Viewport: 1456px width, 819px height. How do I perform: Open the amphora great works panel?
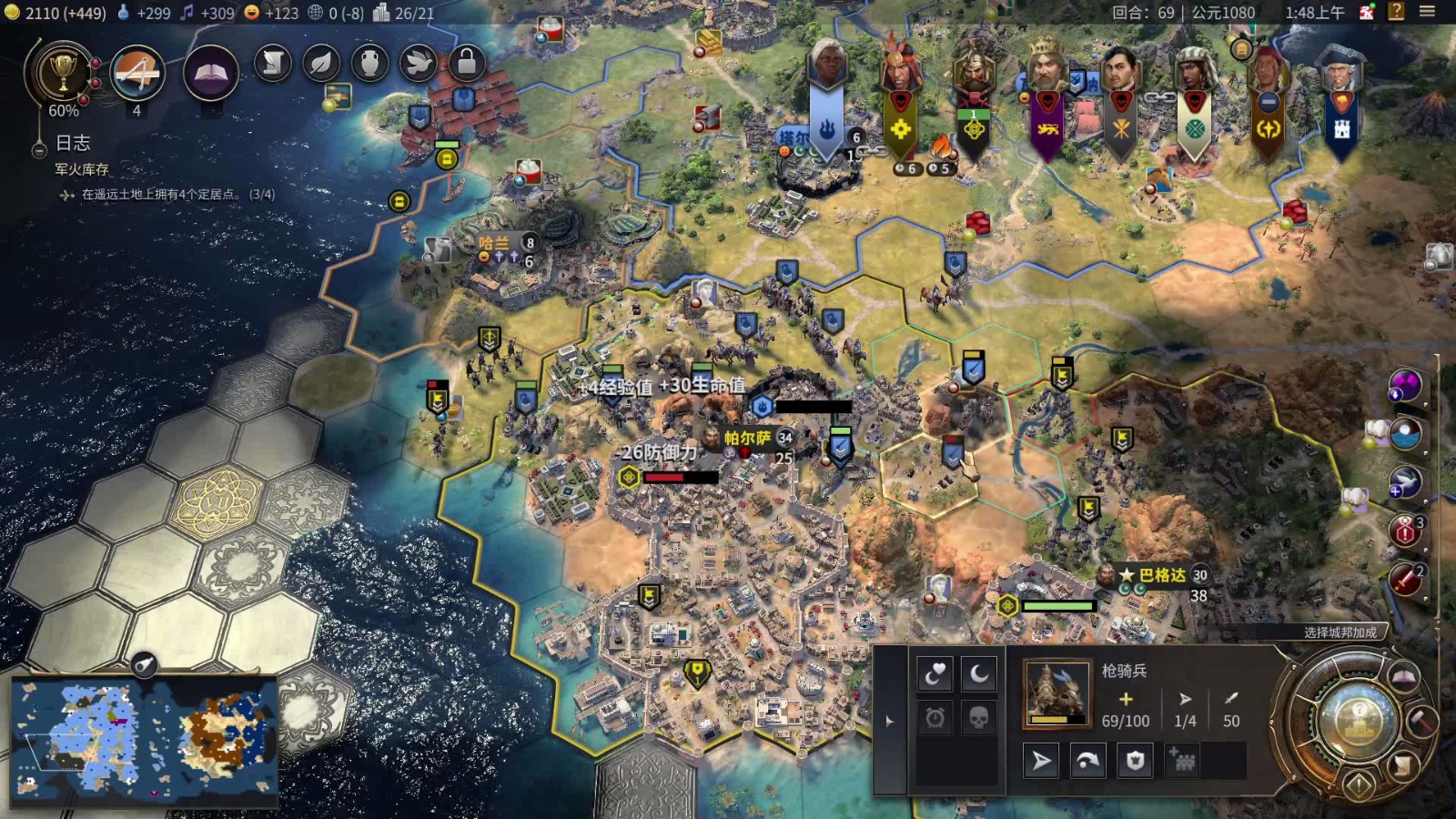point(369,63)
